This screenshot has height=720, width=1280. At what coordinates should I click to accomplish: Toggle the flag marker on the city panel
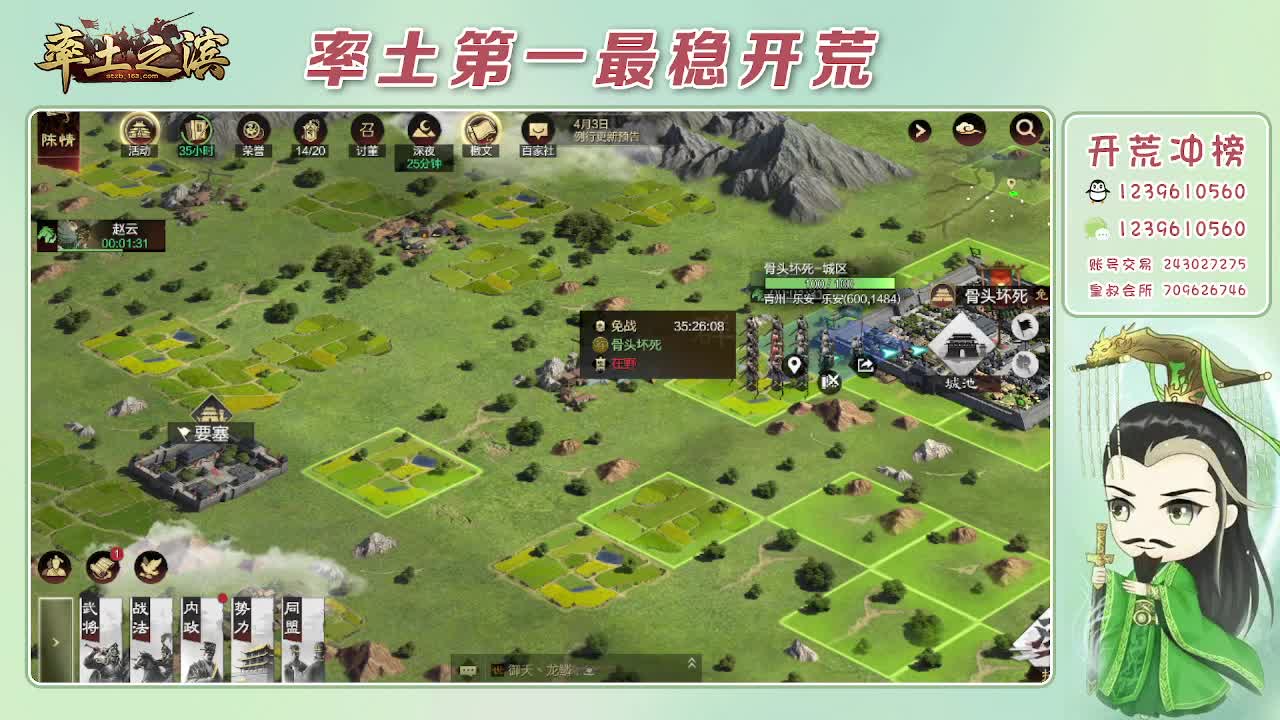click(x=1024, y=326)
